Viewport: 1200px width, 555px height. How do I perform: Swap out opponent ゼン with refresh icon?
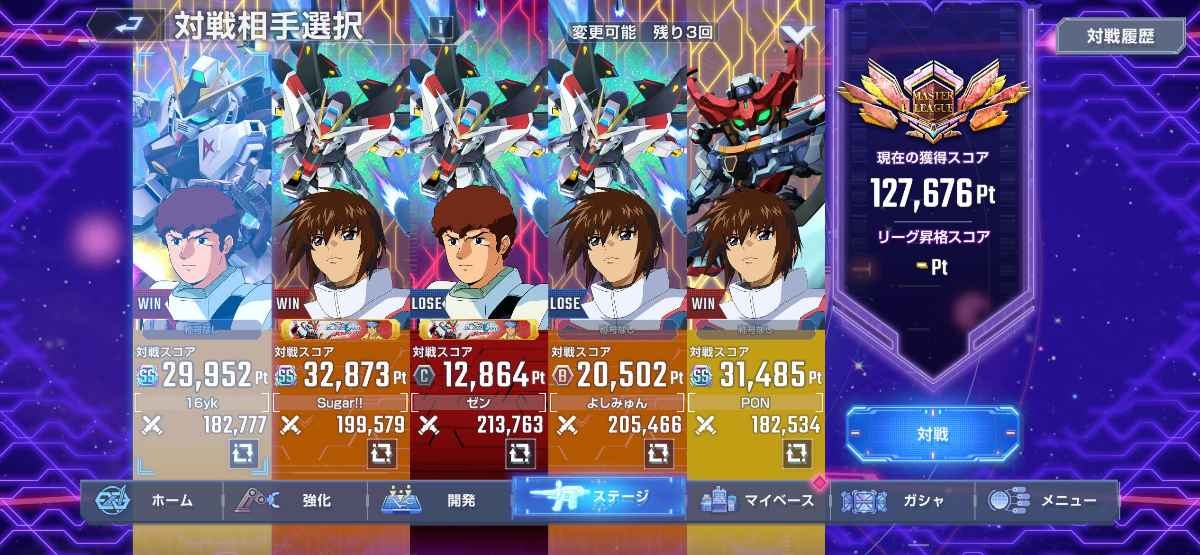520,453
